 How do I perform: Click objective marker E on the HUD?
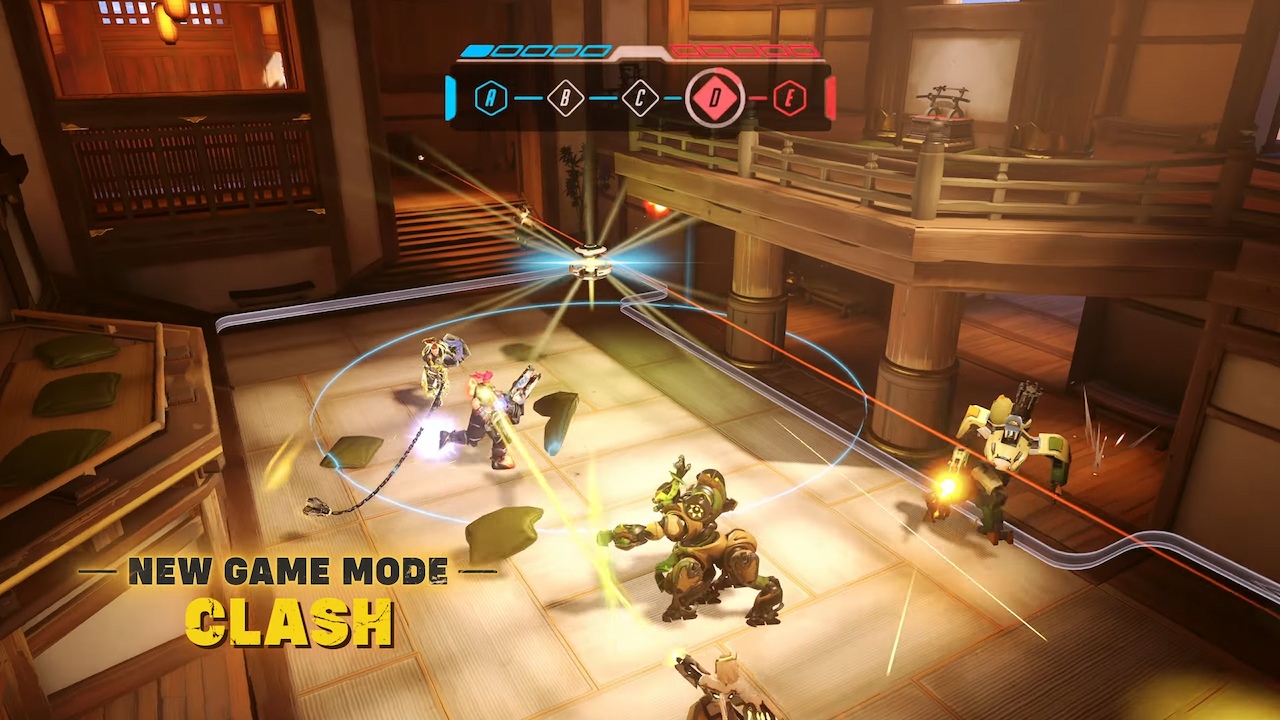(790, 97)
